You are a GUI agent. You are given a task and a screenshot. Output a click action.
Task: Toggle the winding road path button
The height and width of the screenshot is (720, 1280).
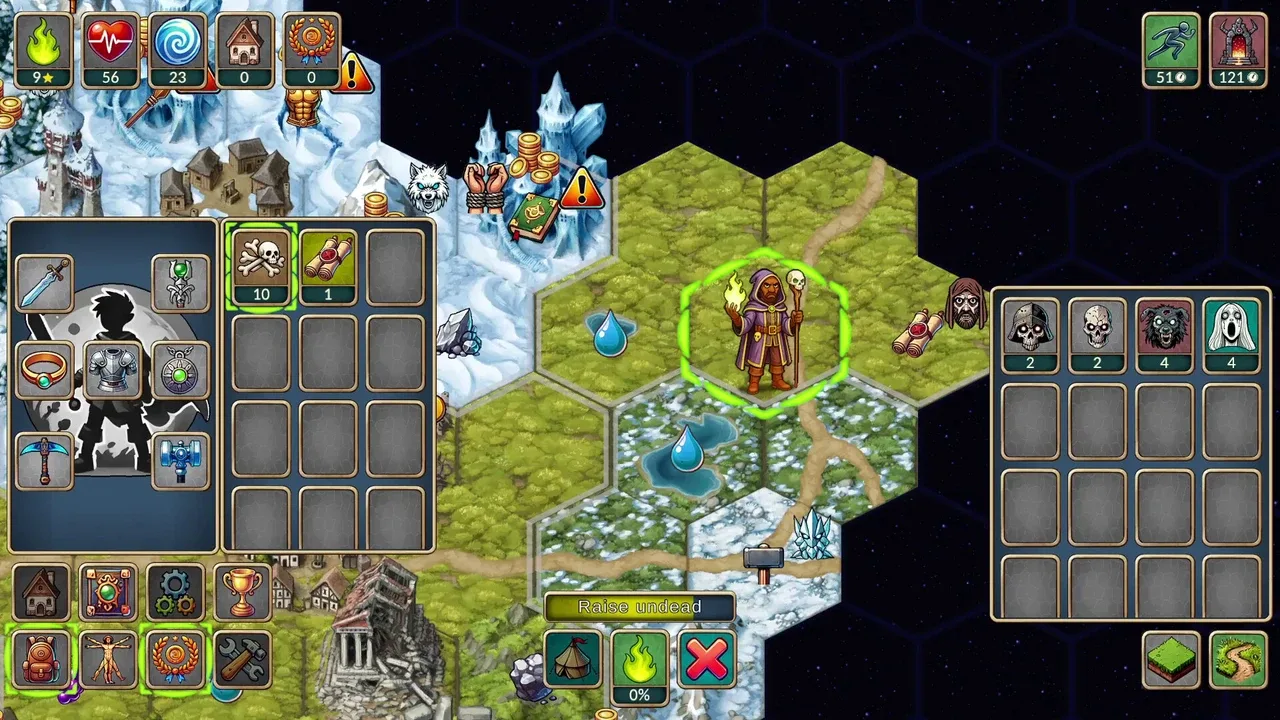(1238, 659)
